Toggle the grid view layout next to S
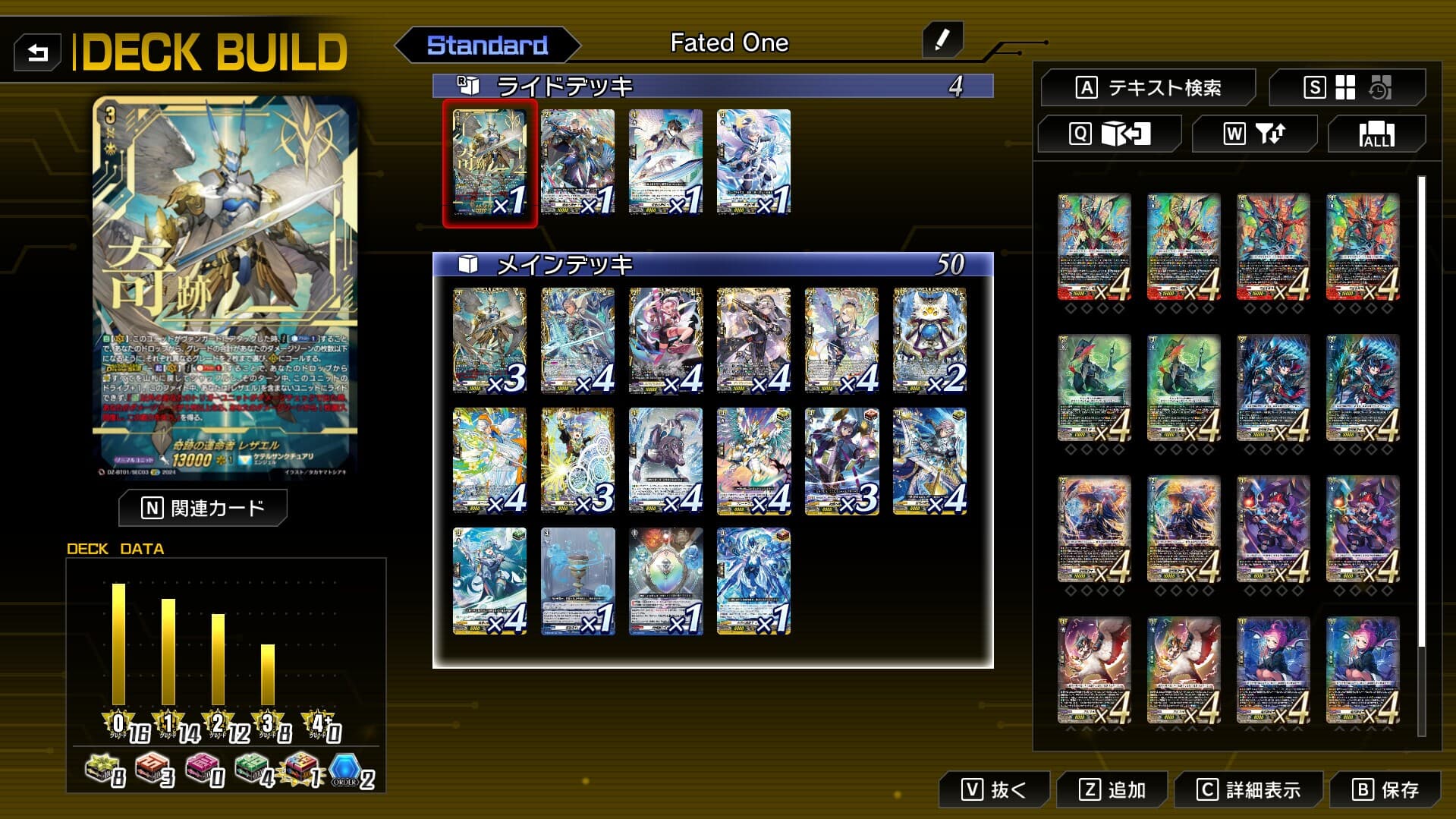Image resolution: width=1456 pixels, height=819 pixels. [x=1344, y=87]
